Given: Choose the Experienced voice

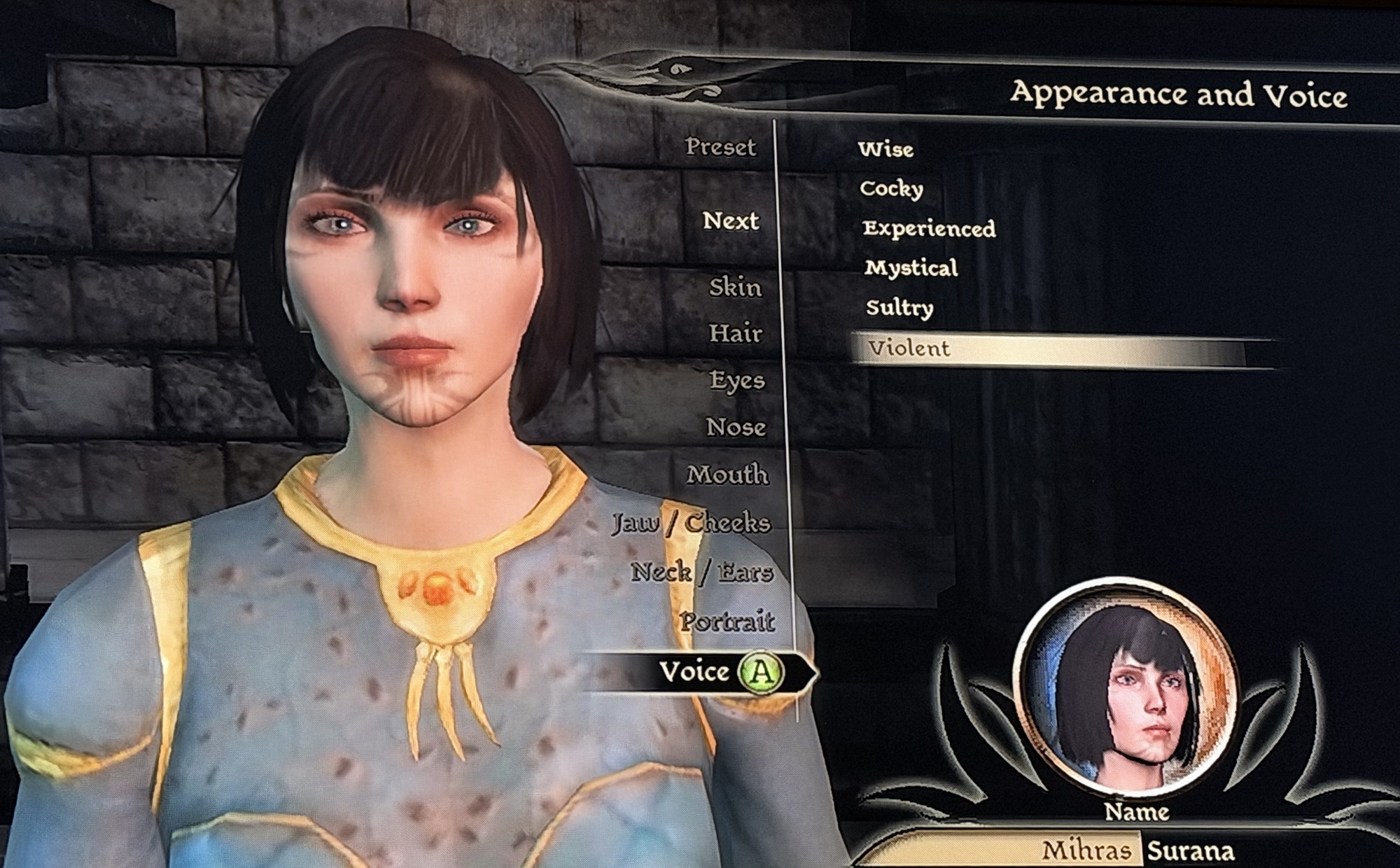Looking at the screenshot, I should [929, 229].
